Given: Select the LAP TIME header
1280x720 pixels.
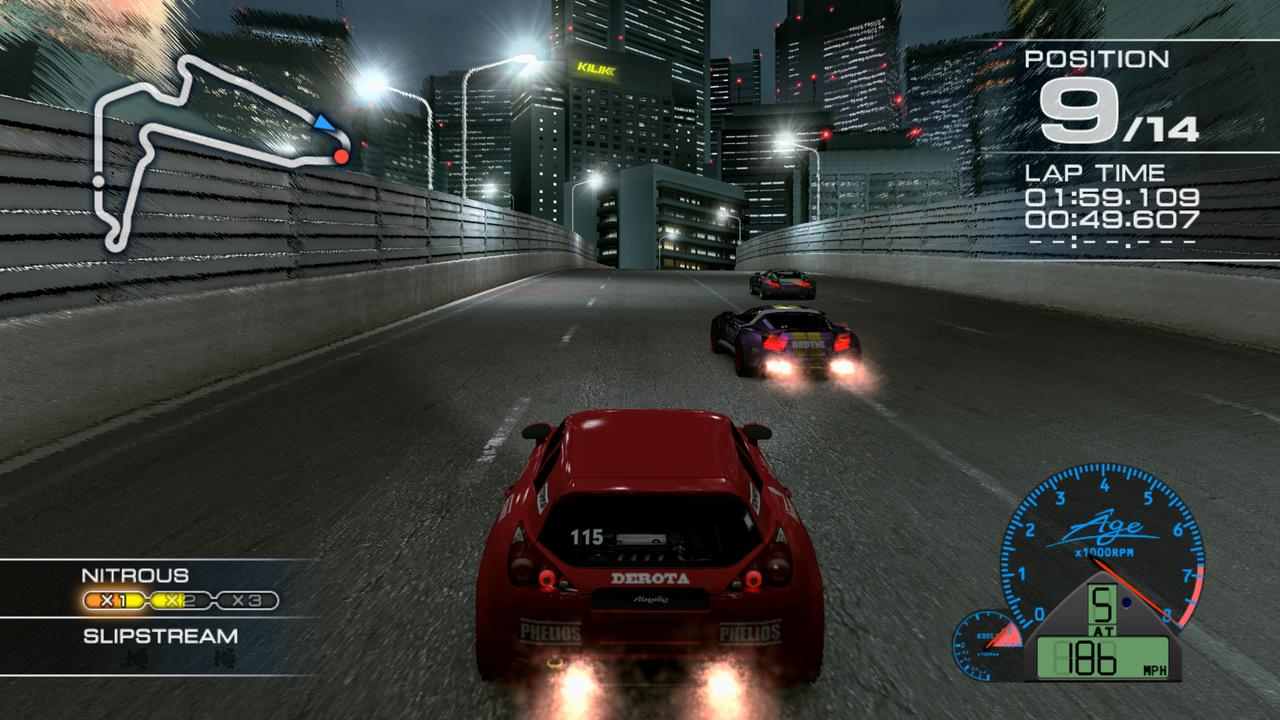Looking at the screenshot, I should point(1096,172).
